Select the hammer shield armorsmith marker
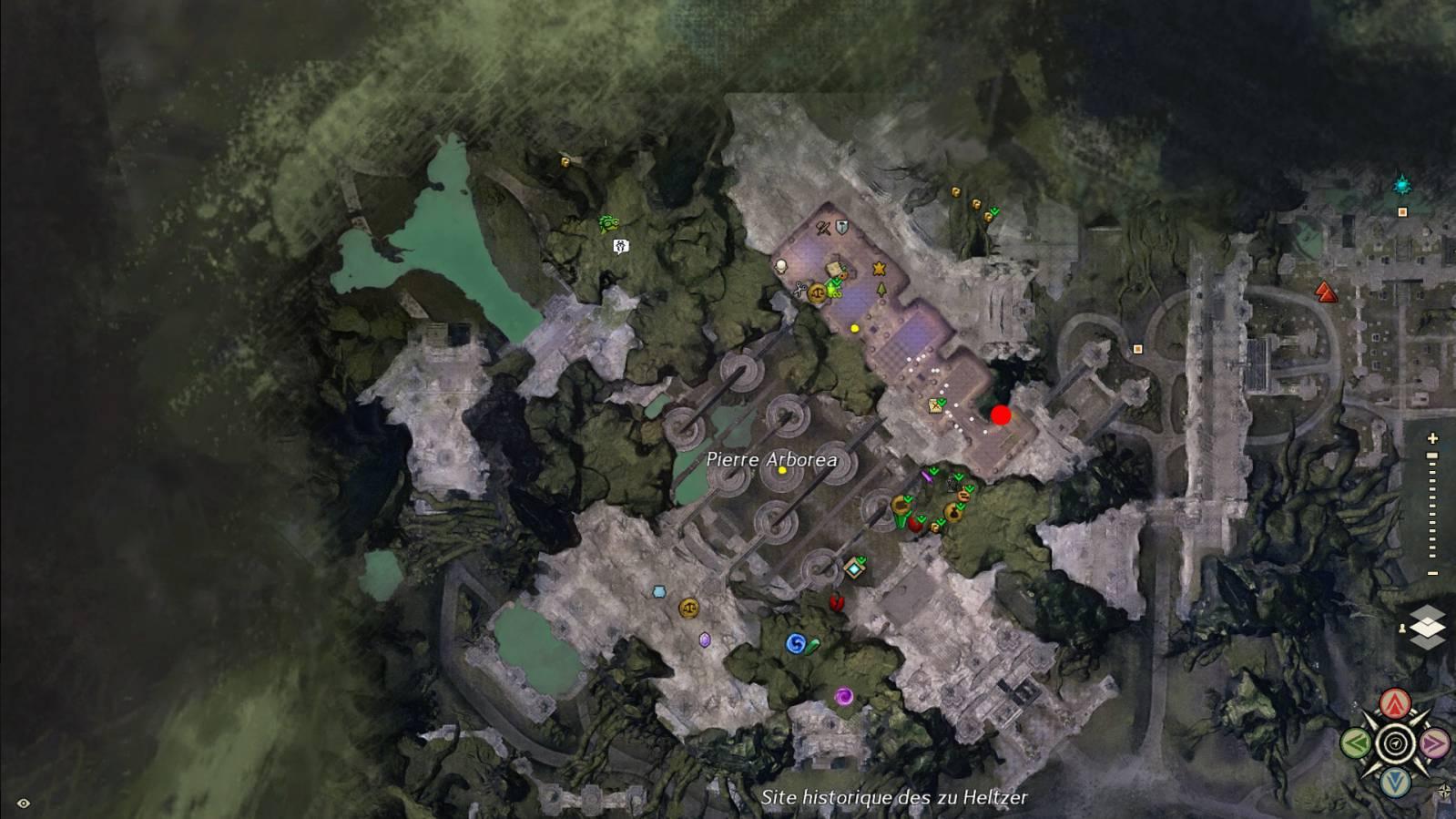The width and height of the screenshot is (1456, 819). [840, 227]
